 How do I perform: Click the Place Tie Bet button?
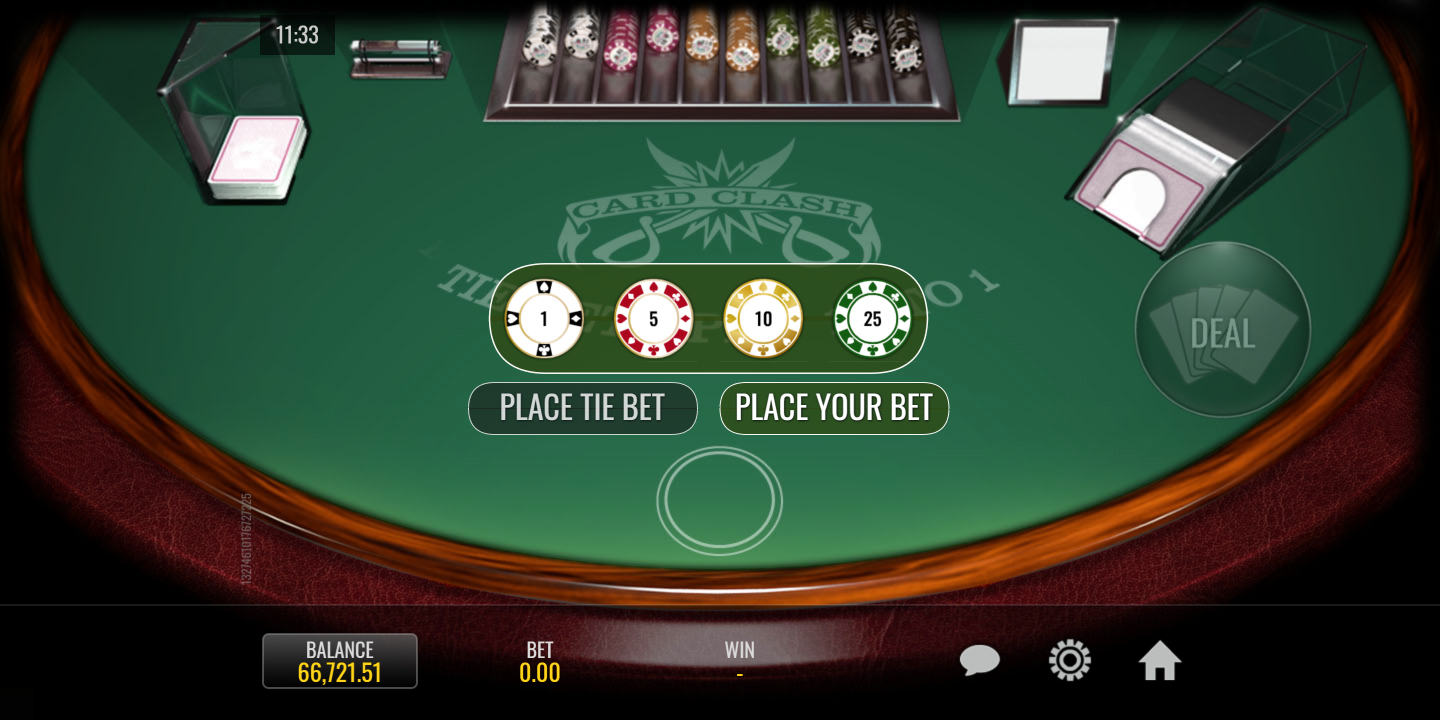pyautogui.click(x=582, y=408)
